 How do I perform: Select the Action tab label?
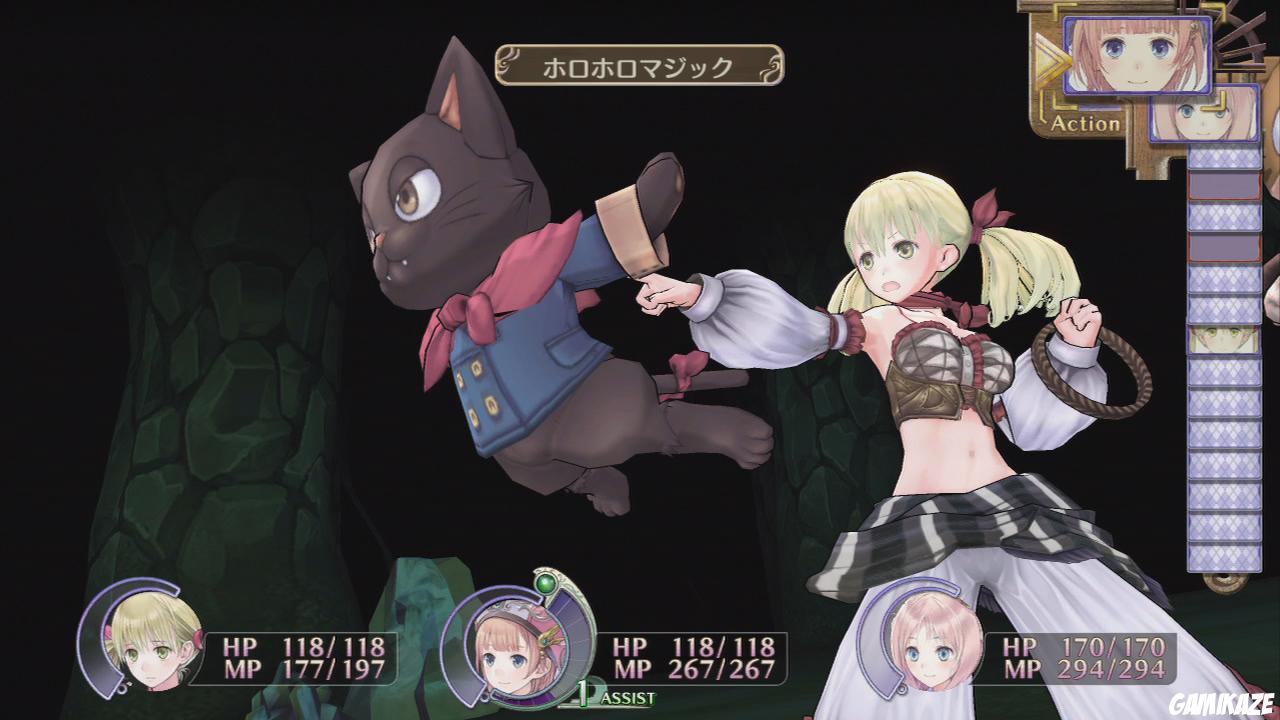pyautogui.click(x=1085, y=123)
